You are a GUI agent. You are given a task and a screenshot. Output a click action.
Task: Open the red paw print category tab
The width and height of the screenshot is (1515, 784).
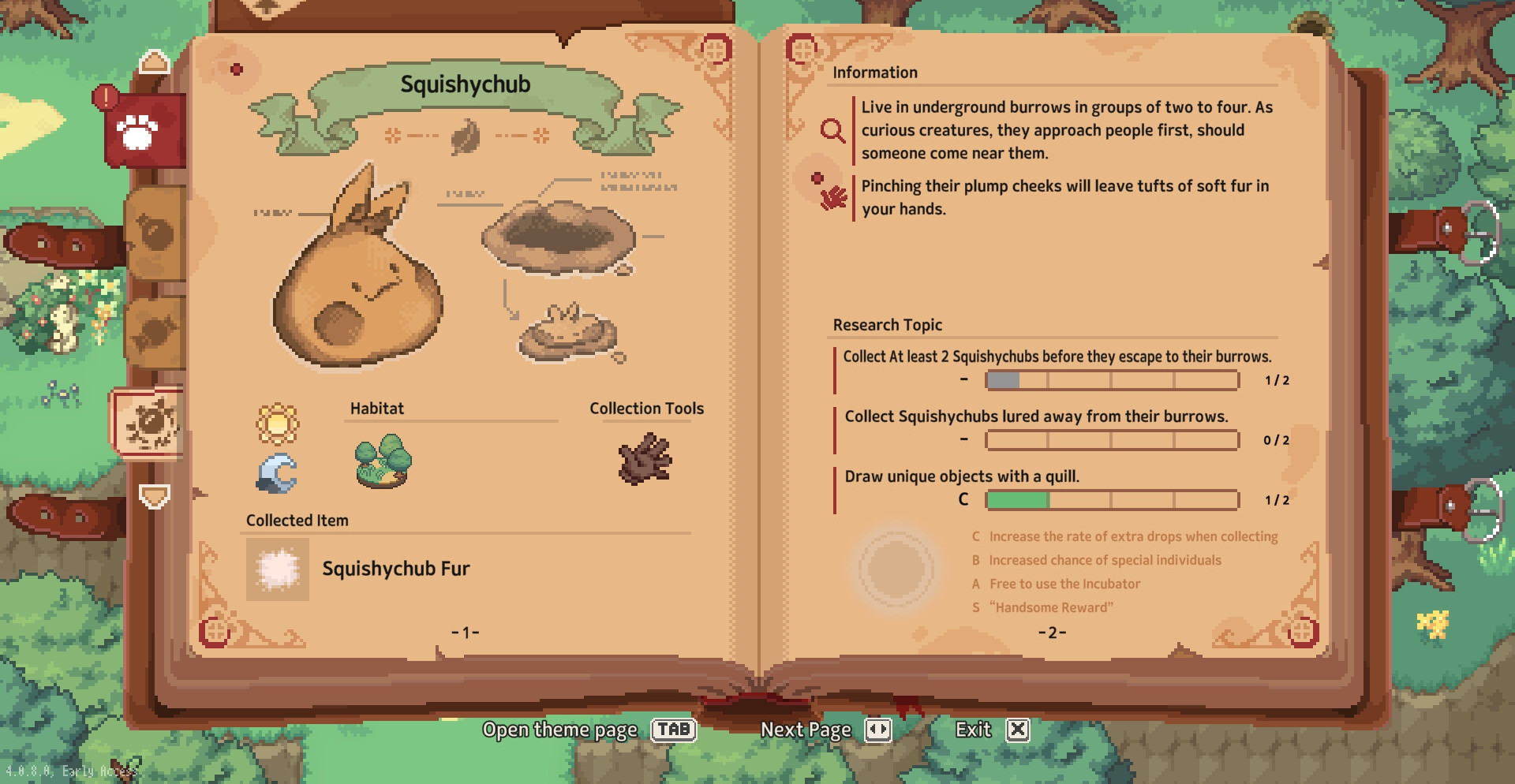[140, 131]
